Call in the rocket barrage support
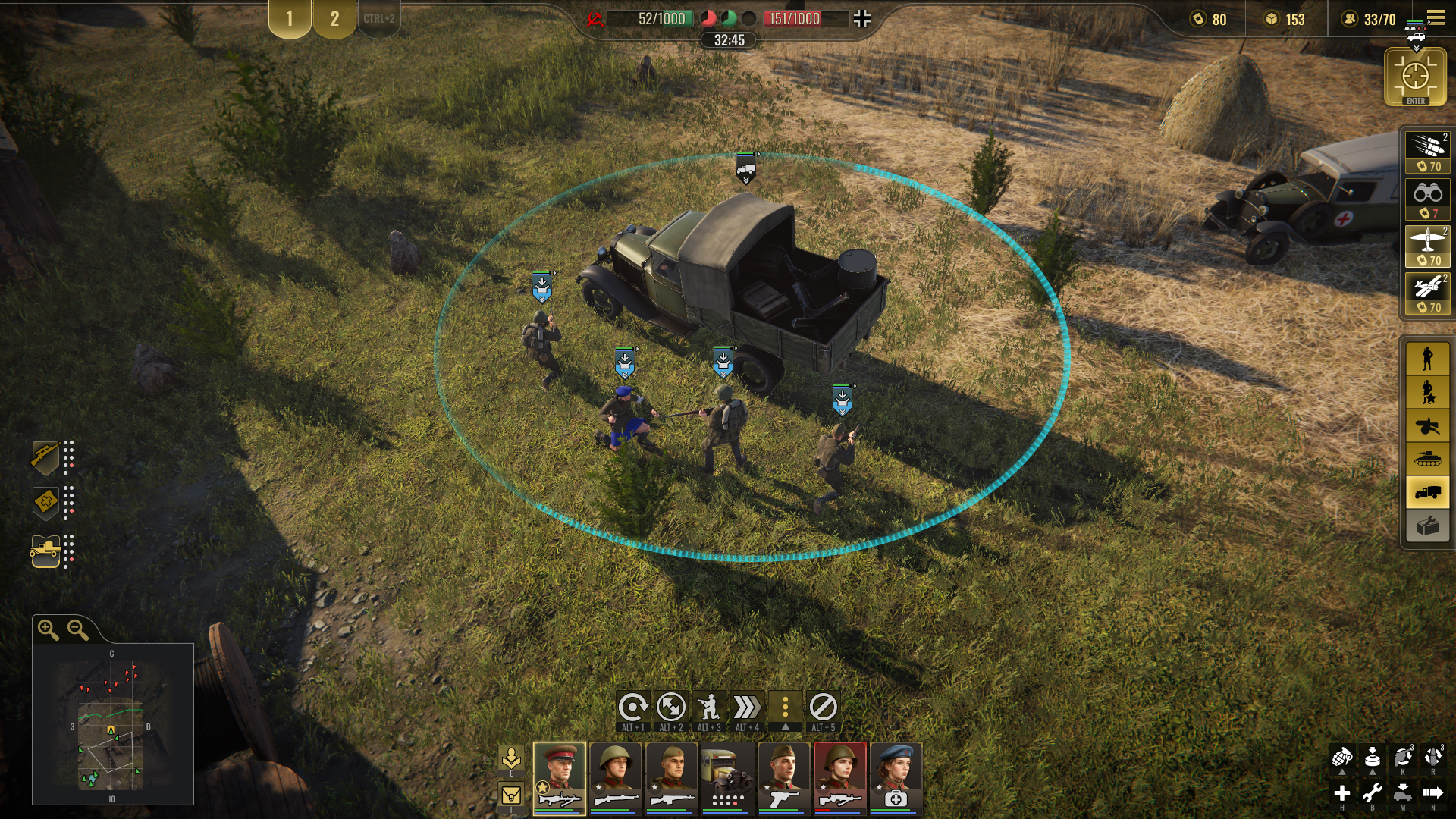1456x819 pixels. [1427, 151]
